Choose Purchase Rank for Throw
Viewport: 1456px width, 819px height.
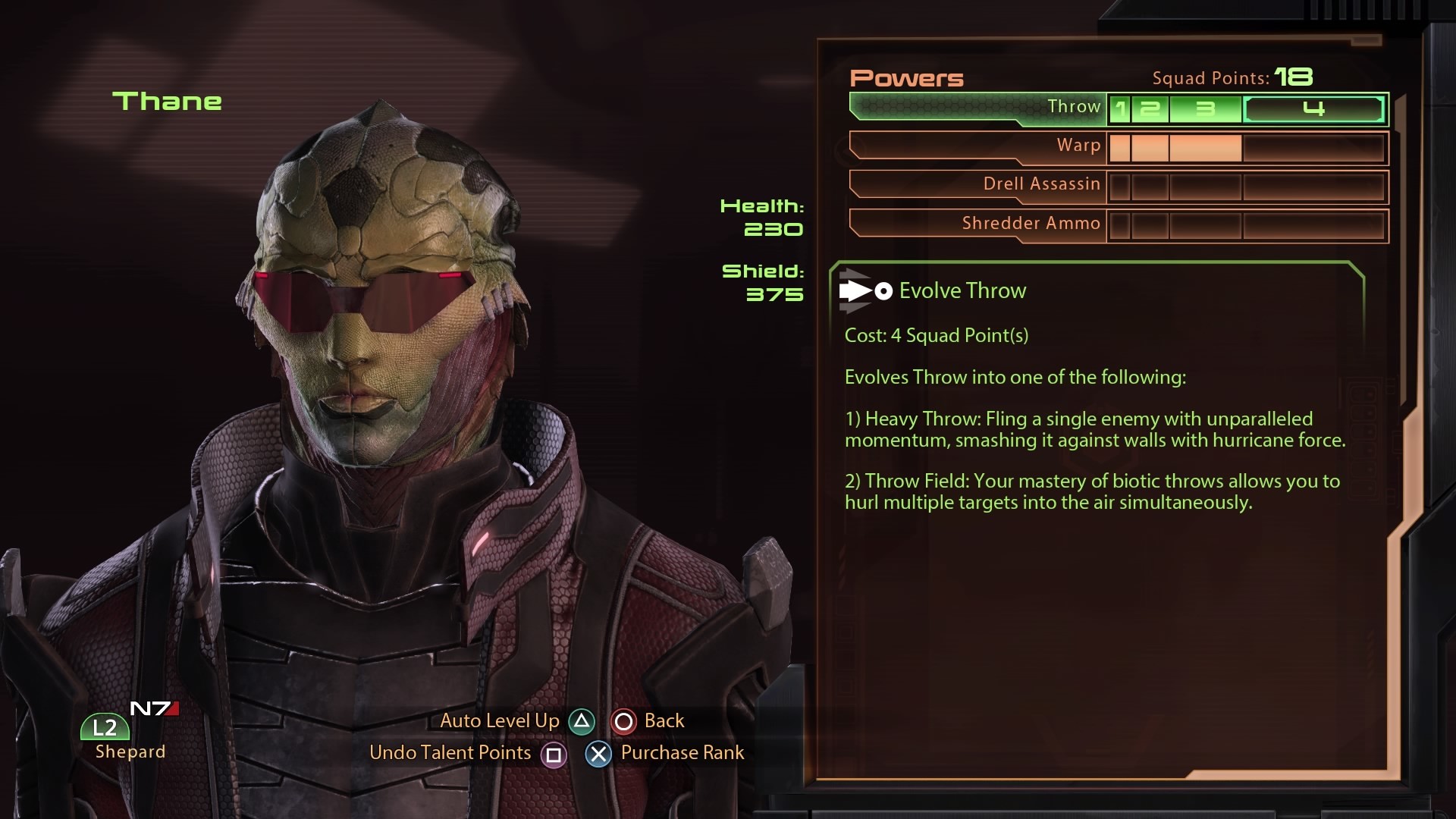(x=682, y=753)
